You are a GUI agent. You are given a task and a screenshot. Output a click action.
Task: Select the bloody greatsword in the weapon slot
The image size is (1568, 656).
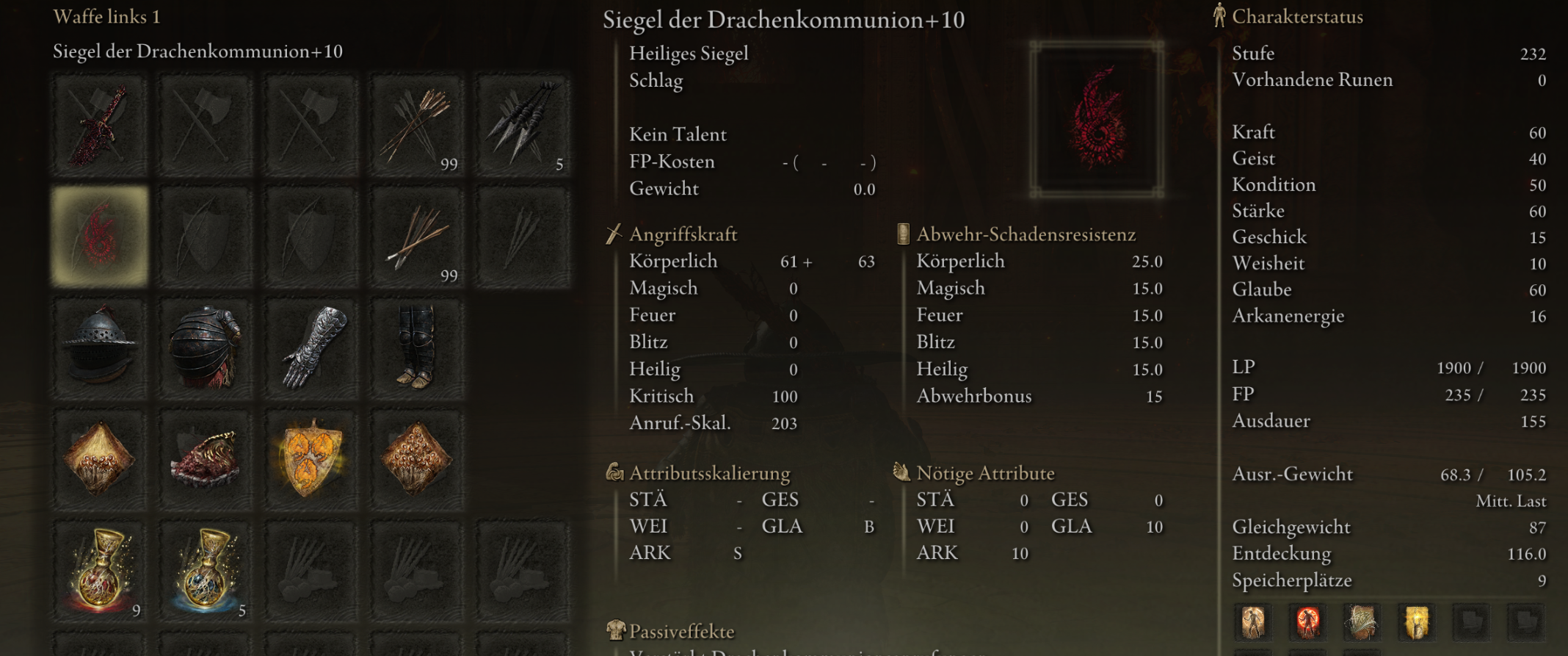click(98, 125)
